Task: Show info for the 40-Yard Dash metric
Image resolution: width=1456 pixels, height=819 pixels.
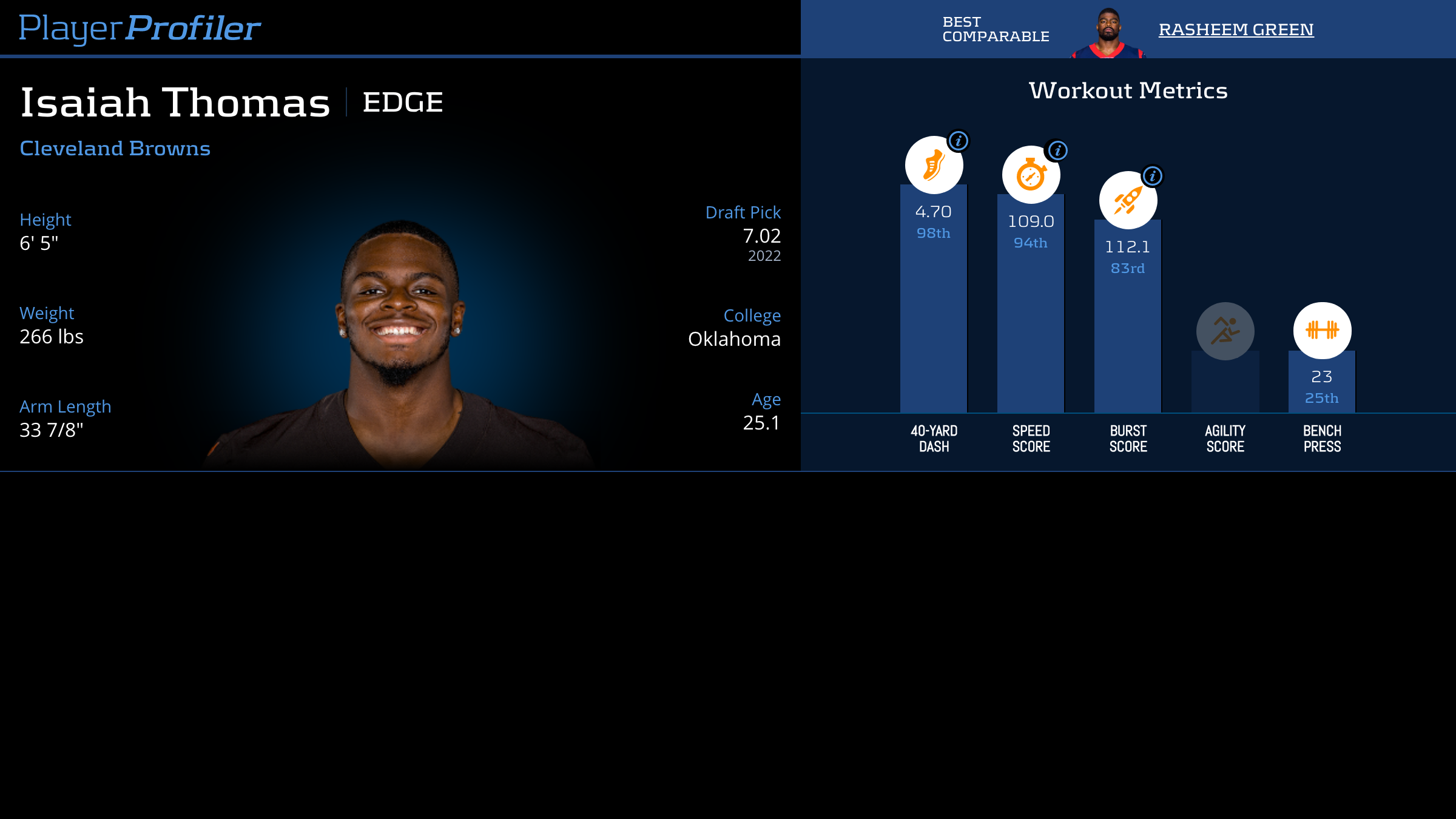Action: [959, 141]
